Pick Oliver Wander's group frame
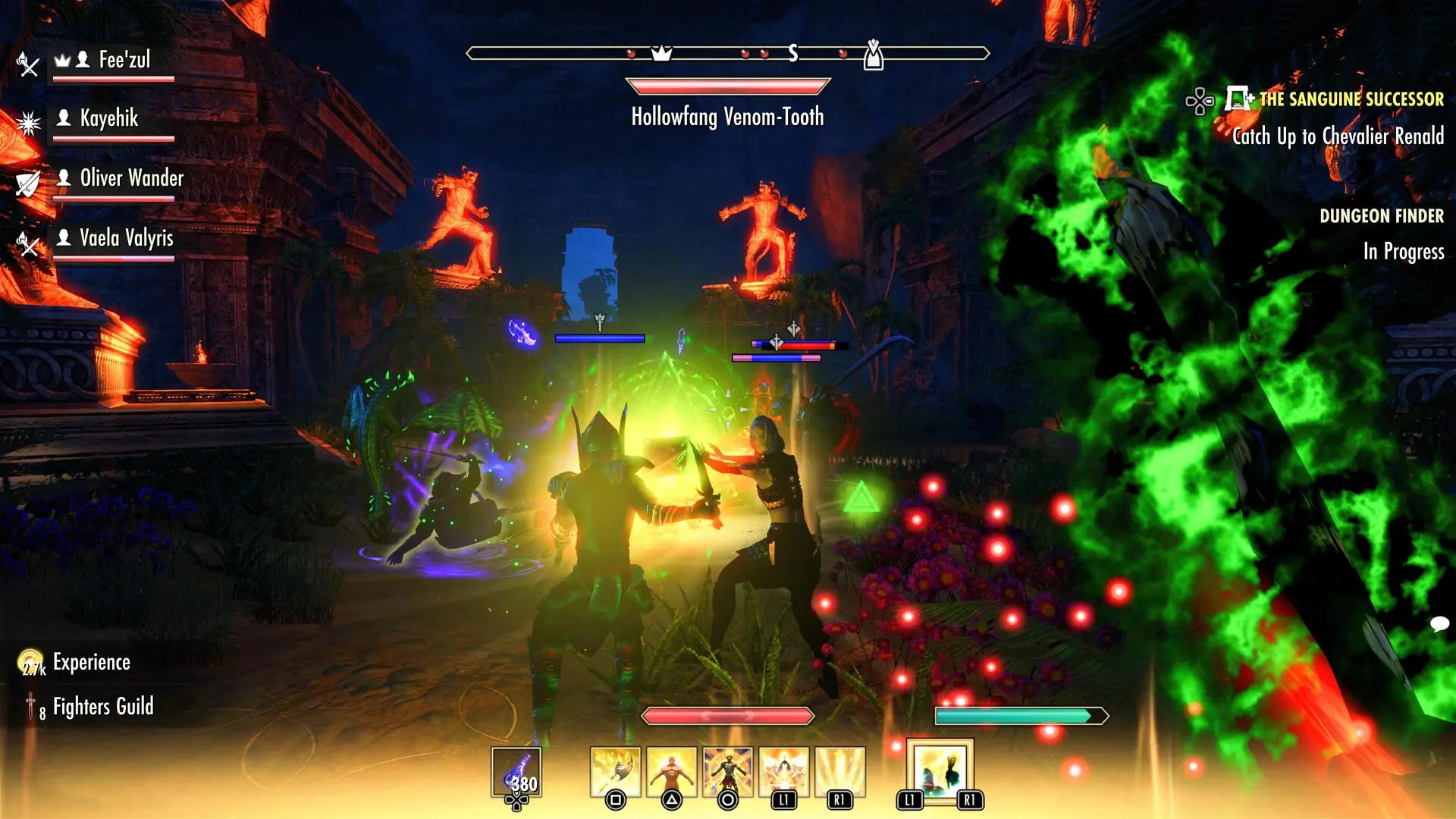Viewport: 1456px width, 819px height. (x=120, y=179)
